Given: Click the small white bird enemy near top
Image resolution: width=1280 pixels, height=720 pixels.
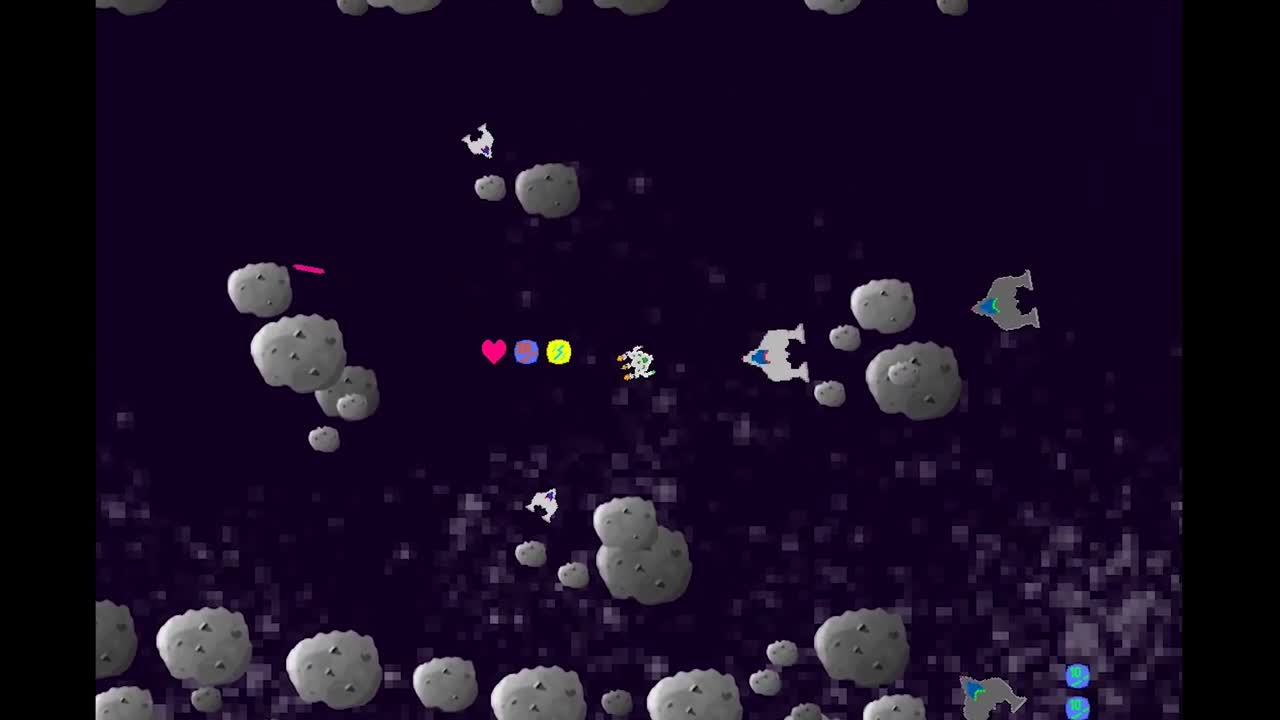Looking at the screenshot, I should (x=479, y=141).
